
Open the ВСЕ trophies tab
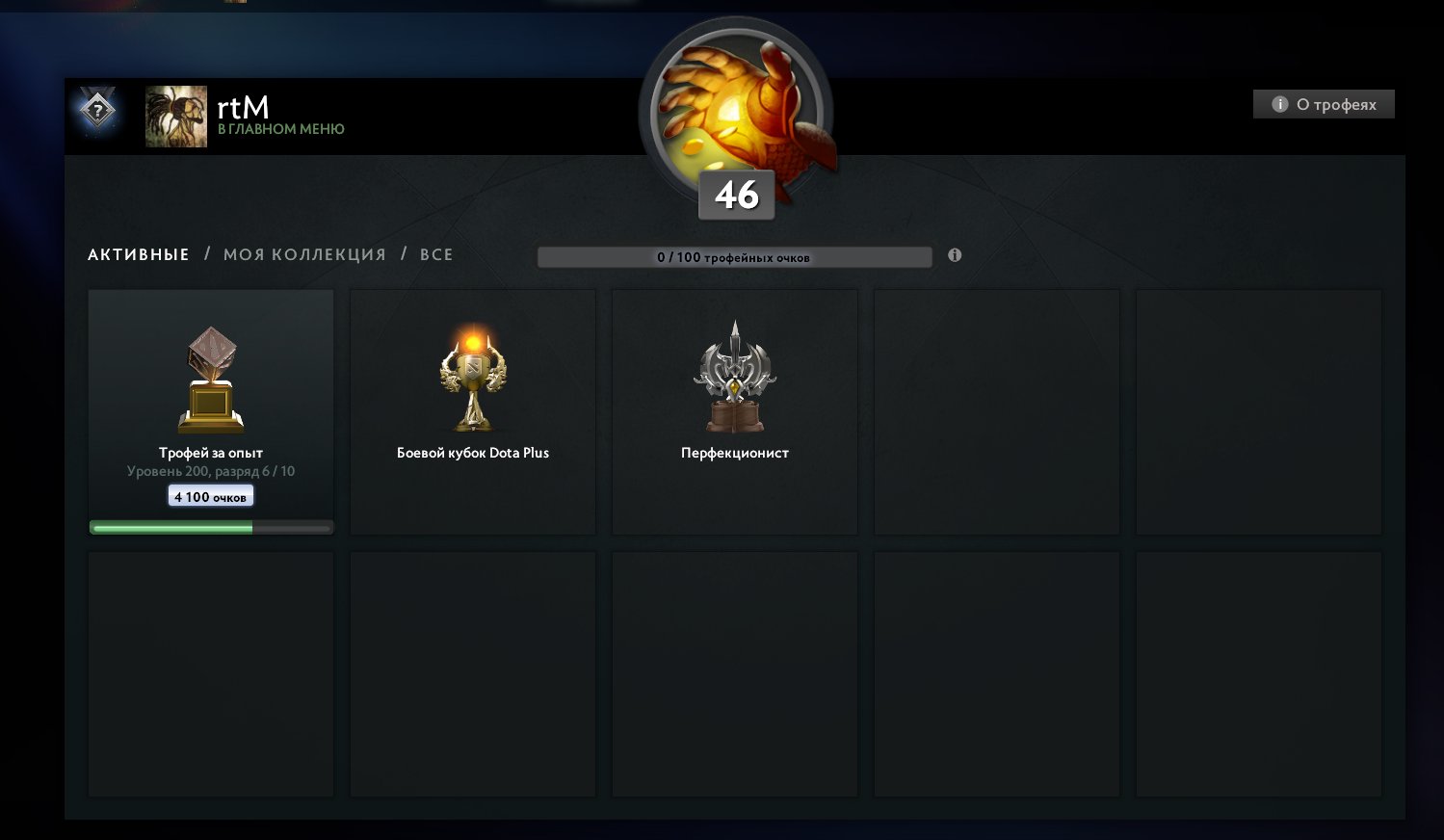(436, 253)
